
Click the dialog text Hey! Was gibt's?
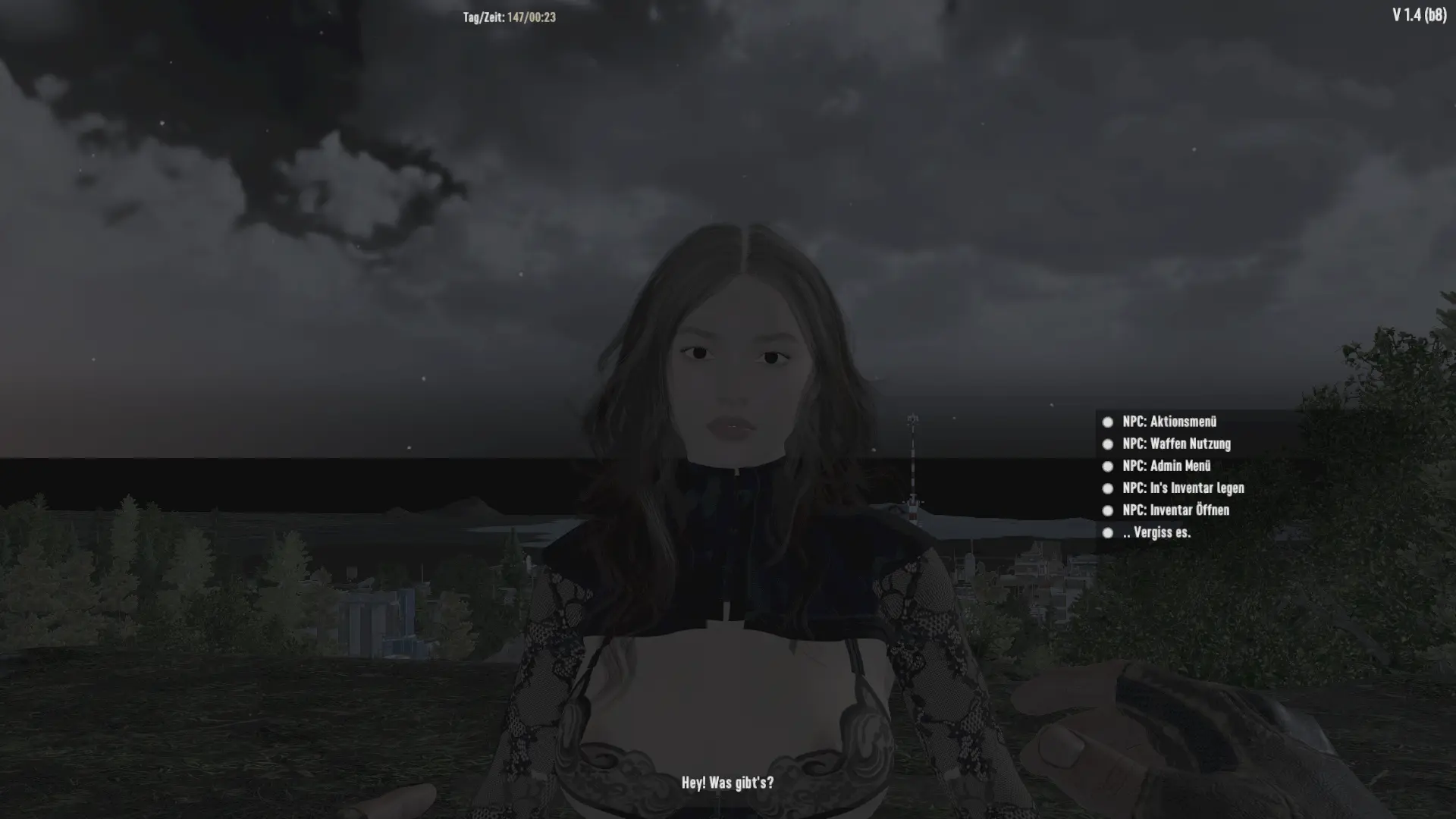tap(727, 783)
